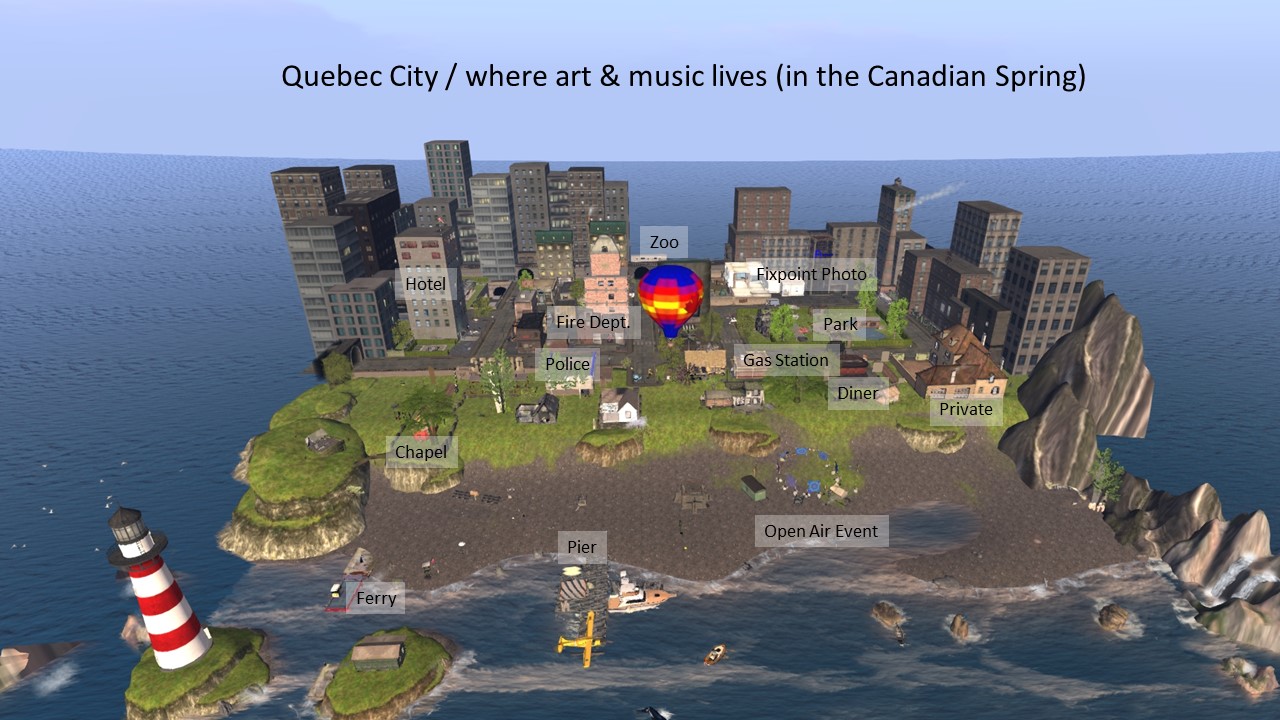Select the Chapel map label
This screenshot has width=1280, height=720.
421,452
